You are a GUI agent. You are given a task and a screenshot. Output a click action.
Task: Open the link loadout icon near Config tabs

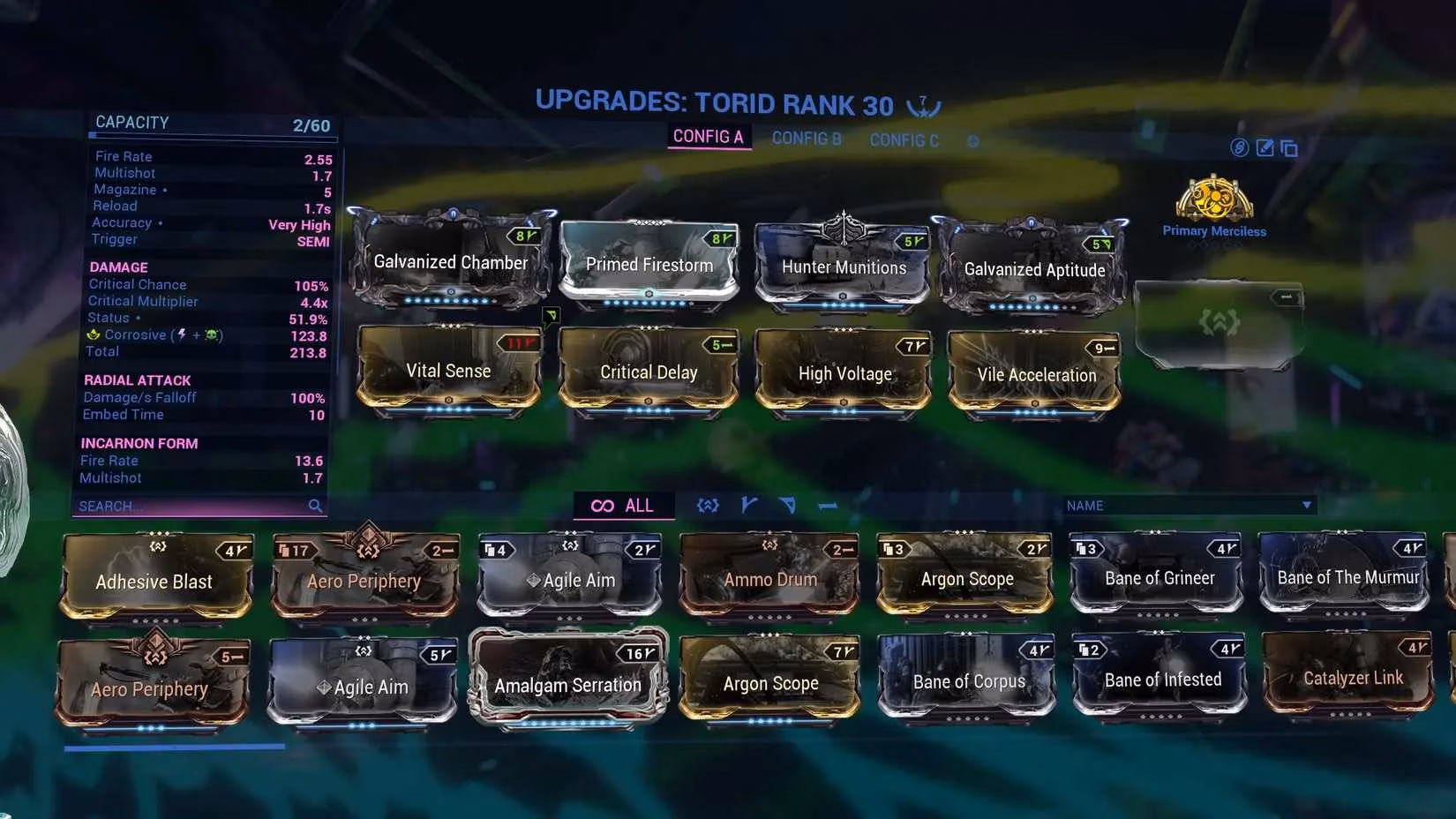[x=1242, y=148]
